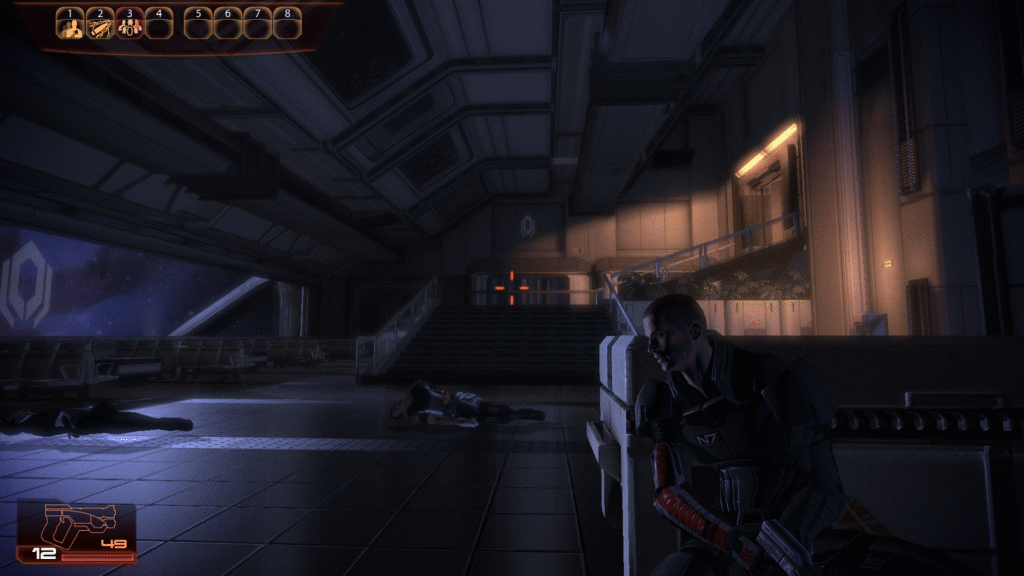Activate the Adrenaline Rush power in slot 1

click(70, 27)
